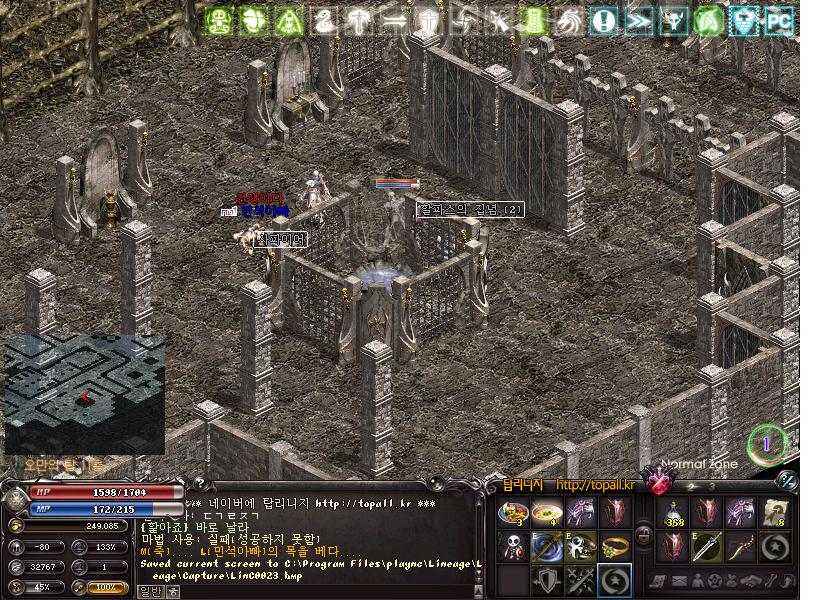This screenshot has width=840, height=600.
Task: Click the skull doll item slot
Action: pos(512,546)
